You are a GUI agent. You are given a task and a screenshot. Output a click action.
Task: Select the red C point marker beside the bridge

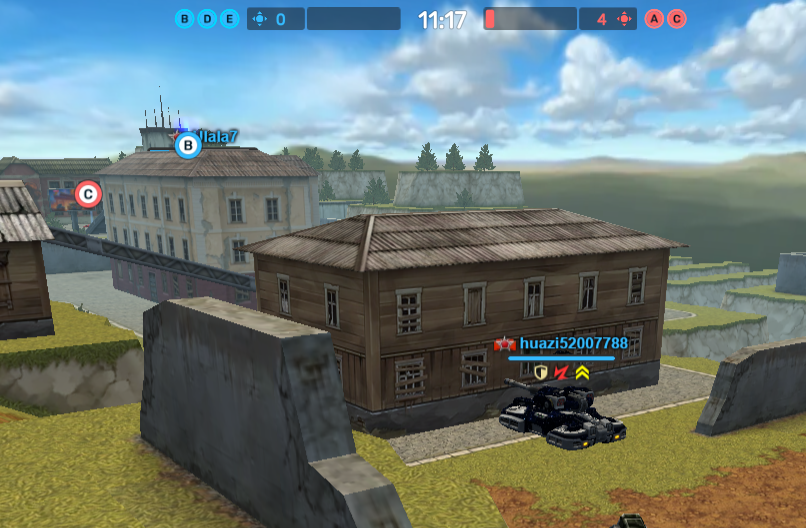tap(88, 194)
